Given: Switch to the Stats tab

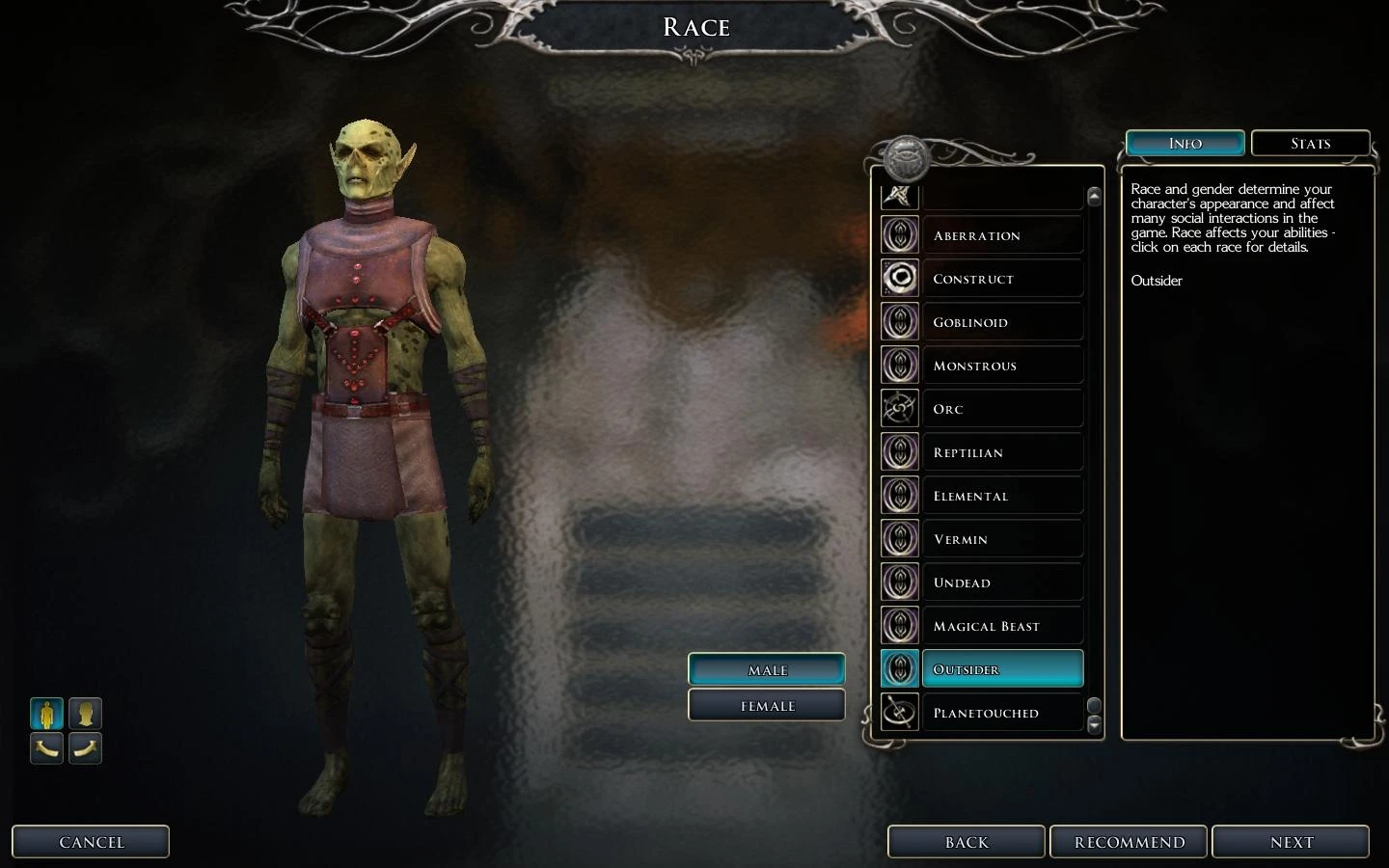Looking at the screenshot, I should [x=1310, y=143].
